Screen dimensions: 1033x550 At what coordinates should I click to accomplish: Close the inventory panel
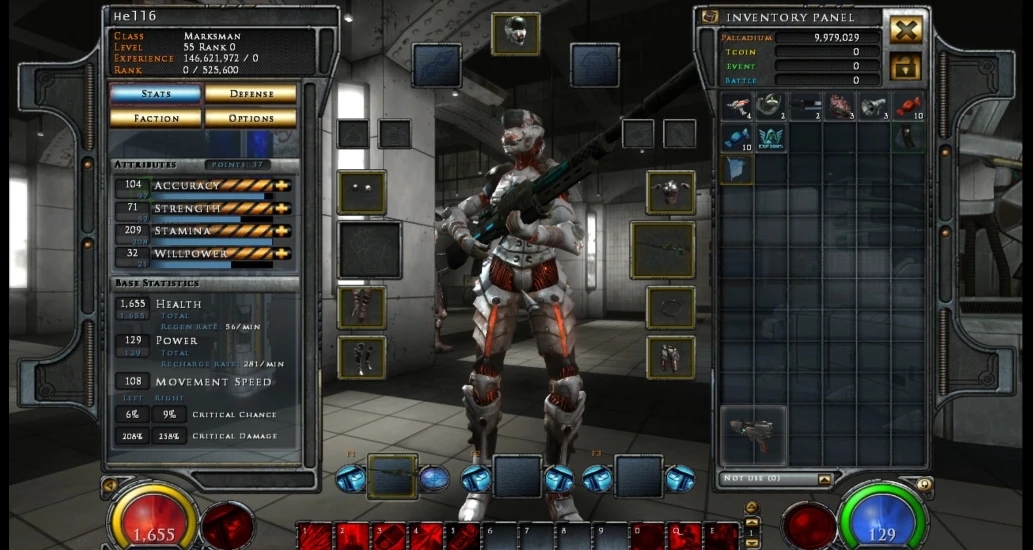[x=906, y=29]
